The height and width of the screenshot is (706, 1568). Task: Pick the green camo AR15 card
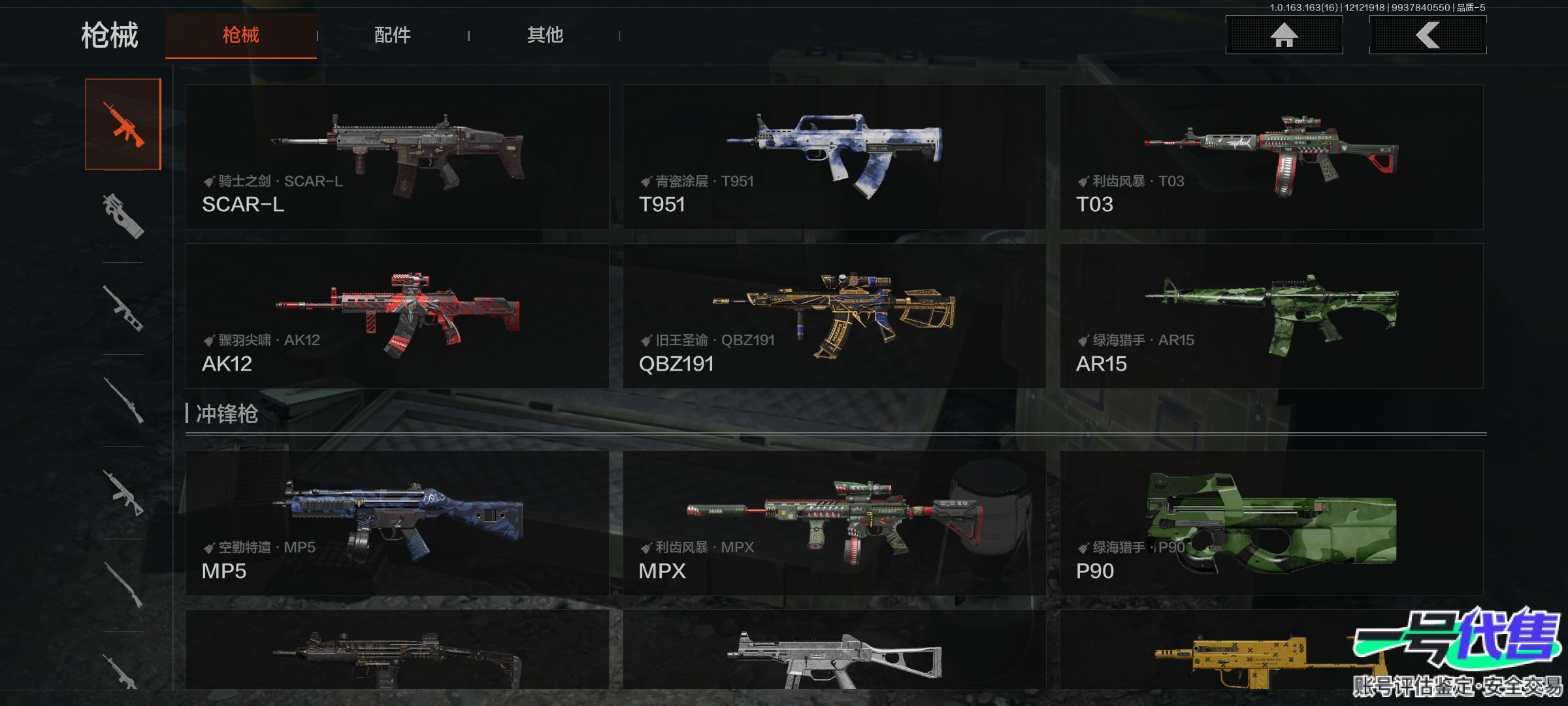(1271, 316)
